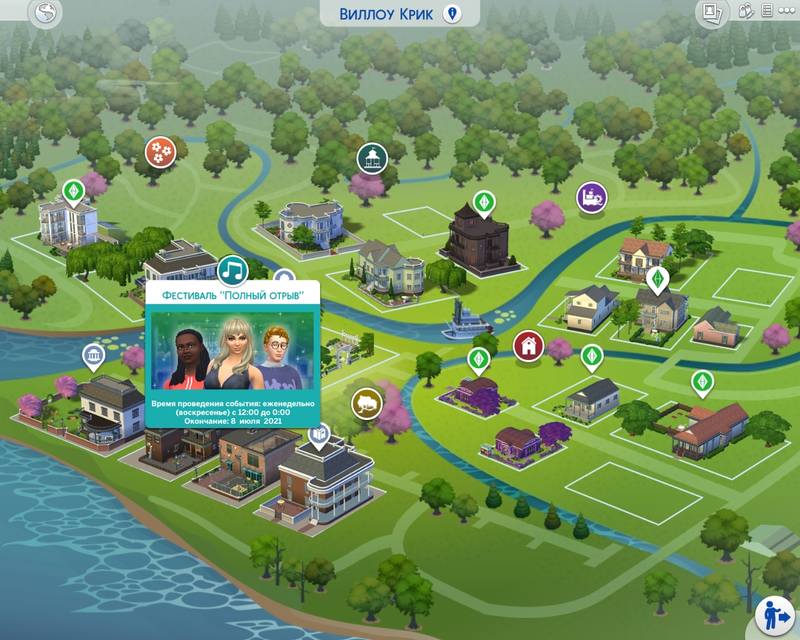The image size is (800, 640).
Task: Select the purple spa lot marker
Action: point(590,196)
